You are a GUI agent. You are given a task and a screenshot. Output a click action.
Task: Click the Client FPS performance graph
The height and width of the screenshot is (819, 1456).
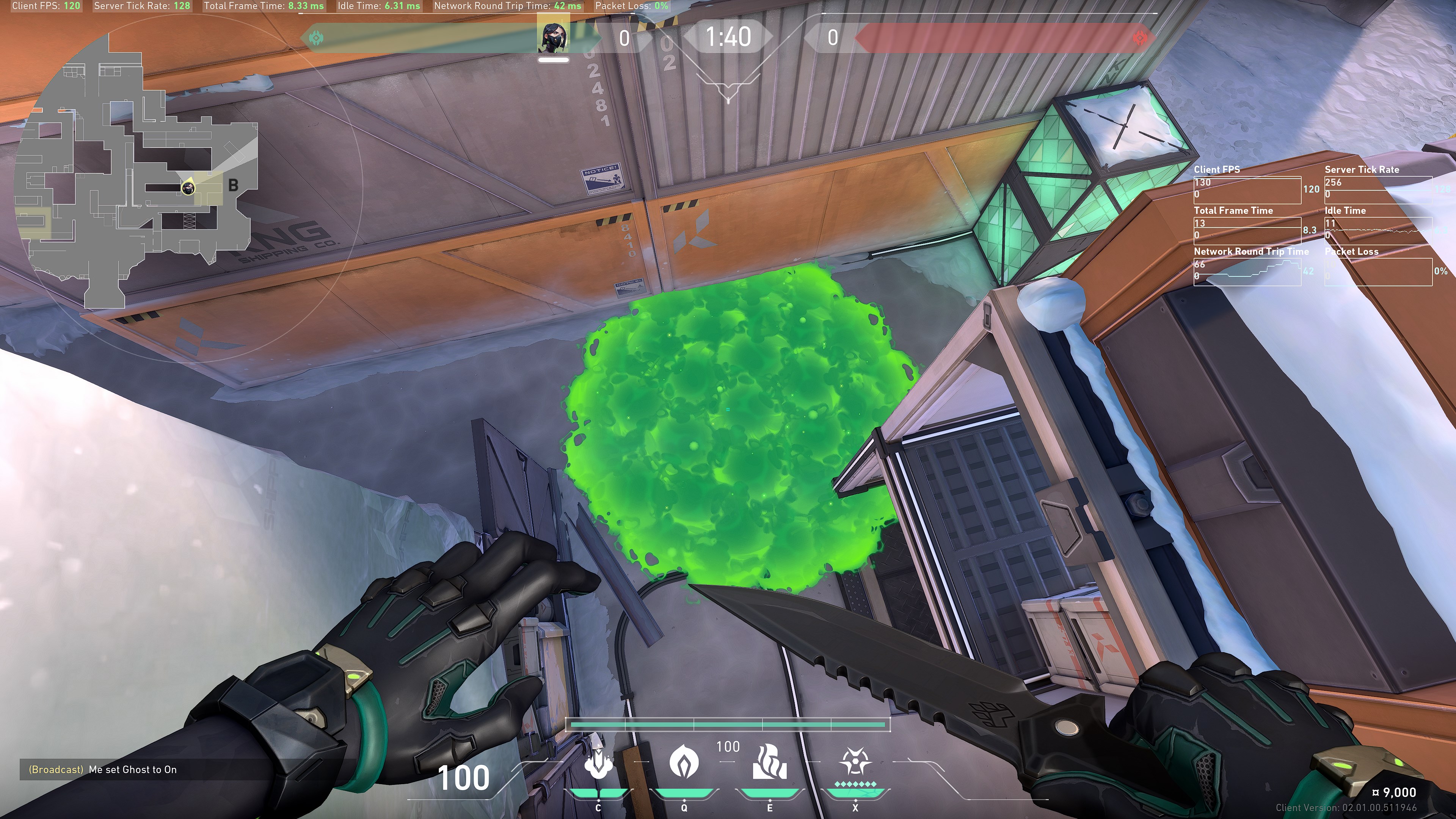click(1247, 190)
